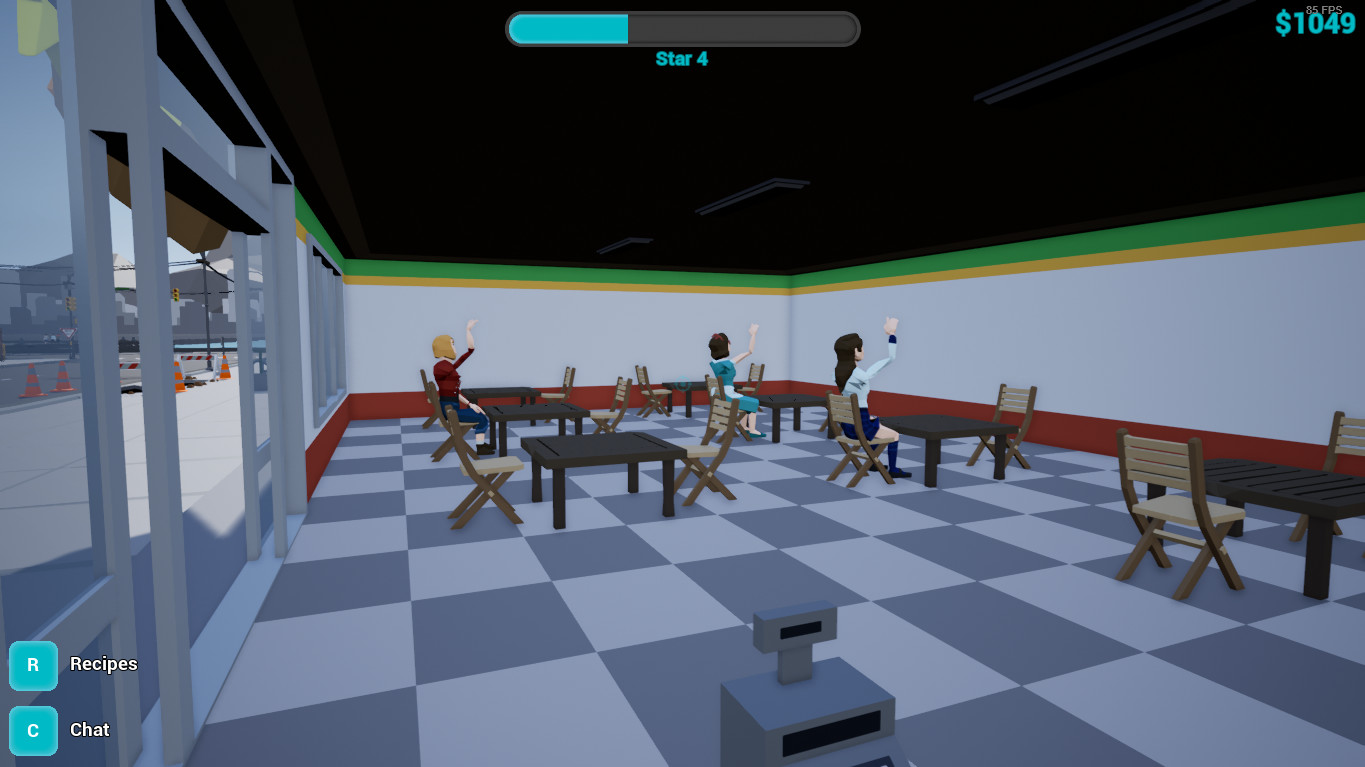Screen dimensions: 1365x767
Task: Click the cyan progress bar at the top
Action: coord(567,29)
